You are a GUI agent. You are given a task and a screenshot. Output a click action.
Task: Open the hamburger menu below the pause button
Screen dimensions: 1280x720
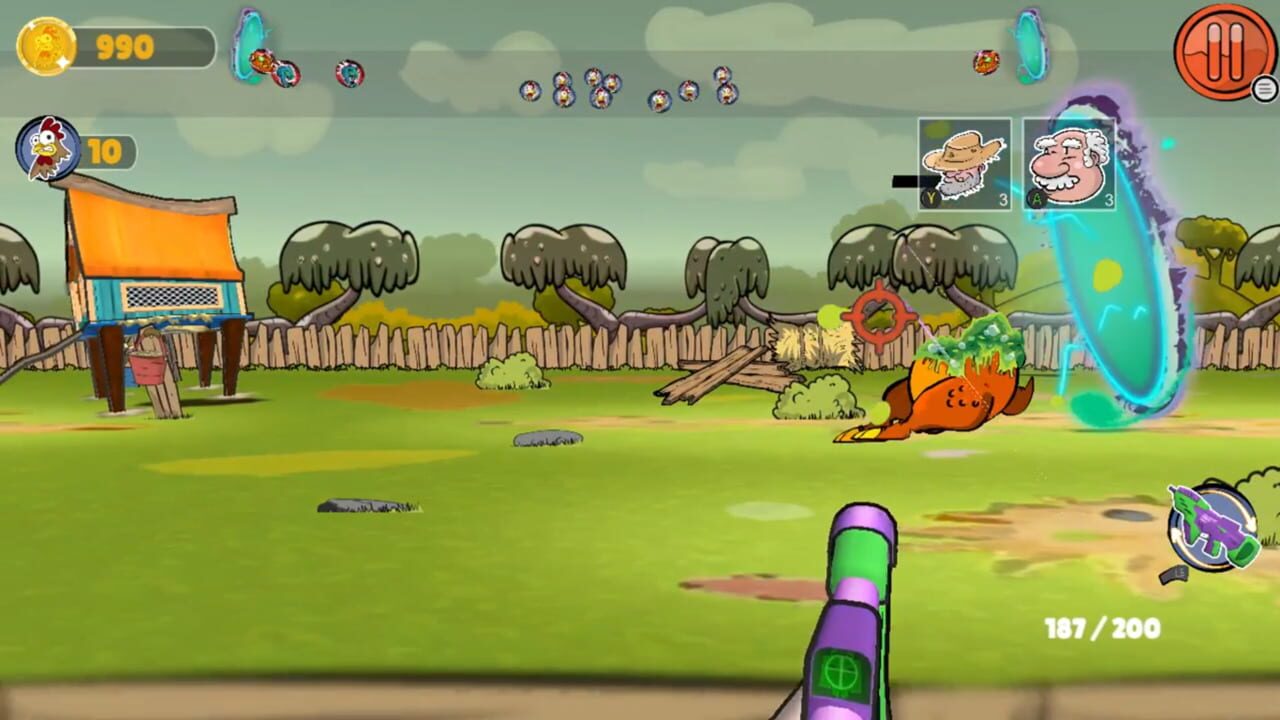click(1262, 90)
